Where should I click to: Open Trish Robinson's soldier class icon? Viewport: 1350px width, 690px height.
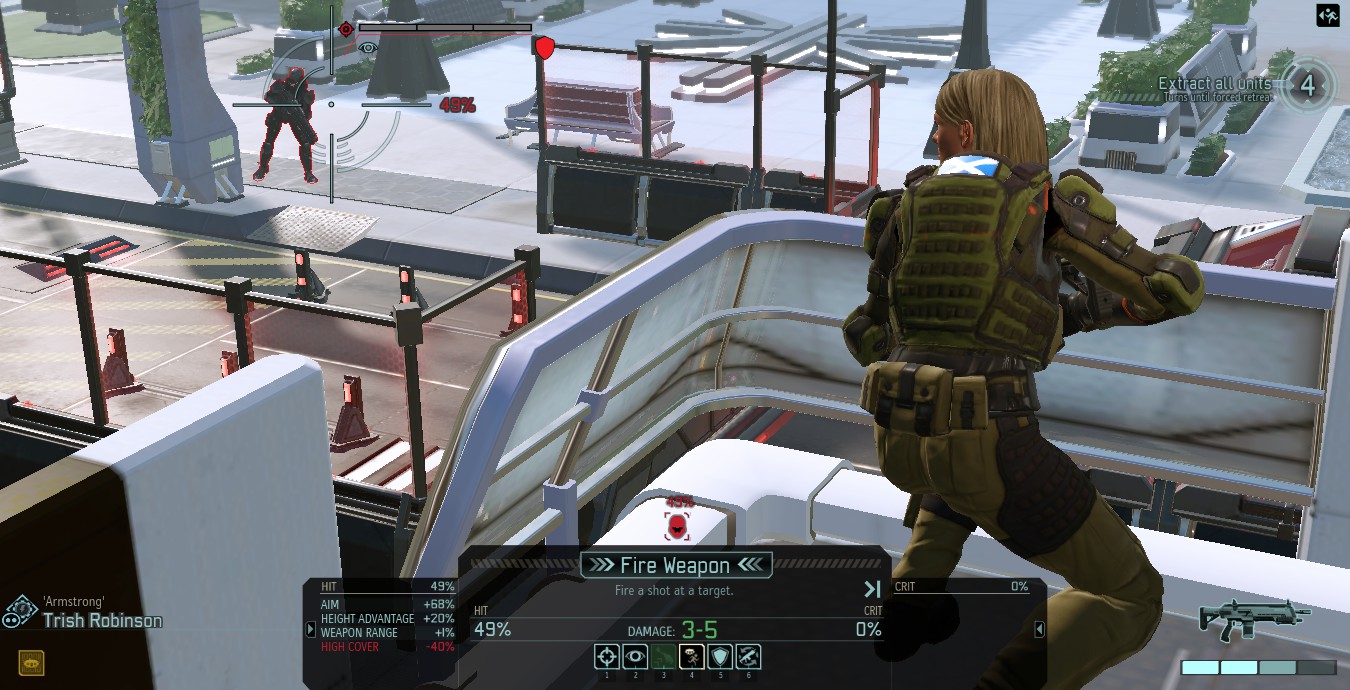coord(19,611)
